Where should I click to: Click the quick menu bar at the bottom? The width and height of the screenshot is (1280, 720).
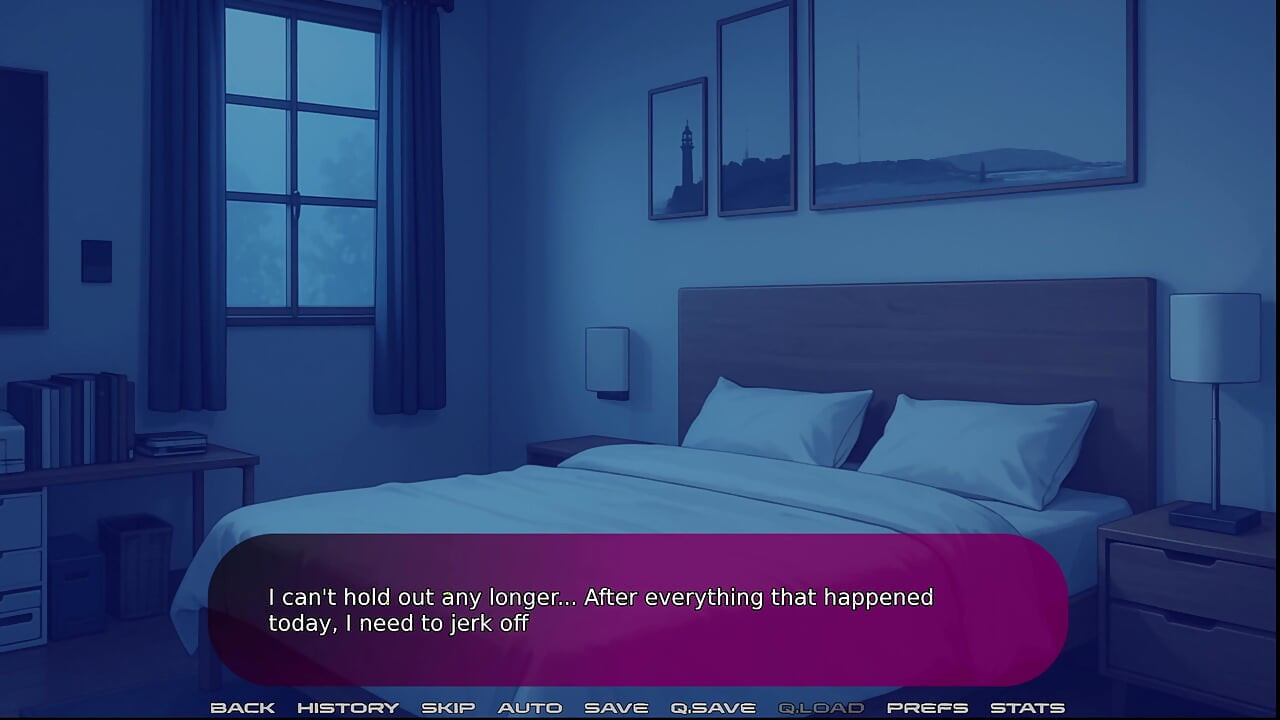640,707
